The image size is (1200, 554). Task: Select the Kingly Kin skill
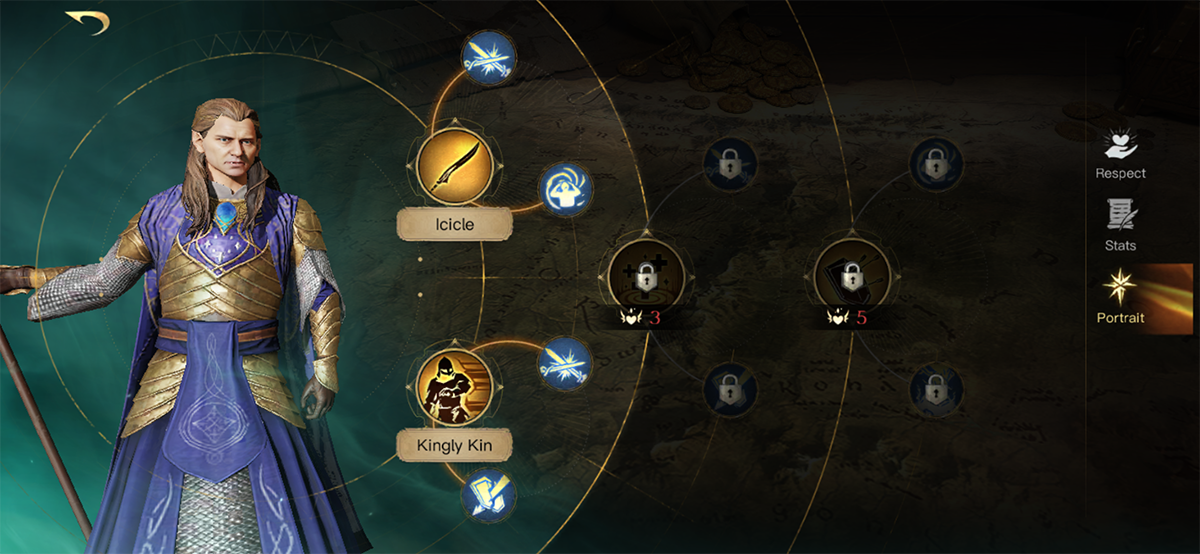tap(451, 385)
